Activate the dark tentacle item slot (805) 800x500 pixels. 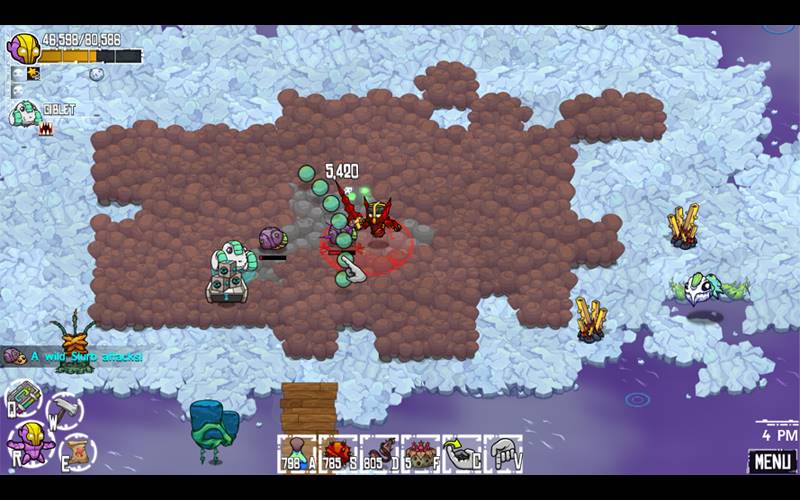(x=379, y=453)
